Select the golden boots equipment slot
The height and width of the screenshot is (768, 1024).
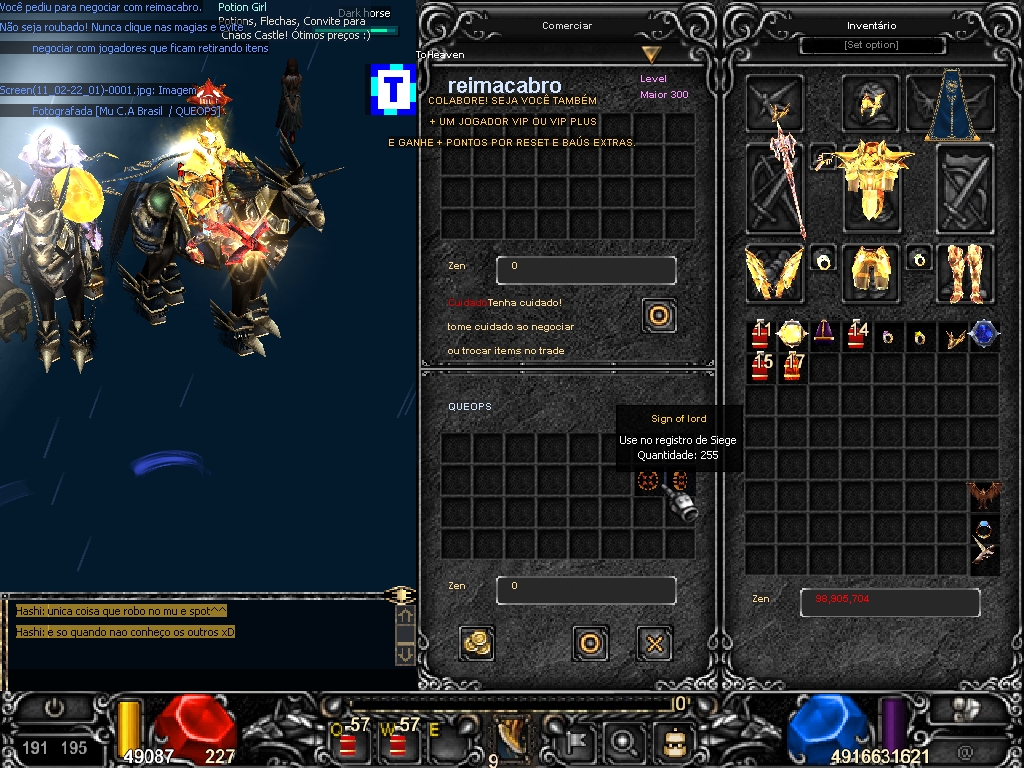coord(964,272)
